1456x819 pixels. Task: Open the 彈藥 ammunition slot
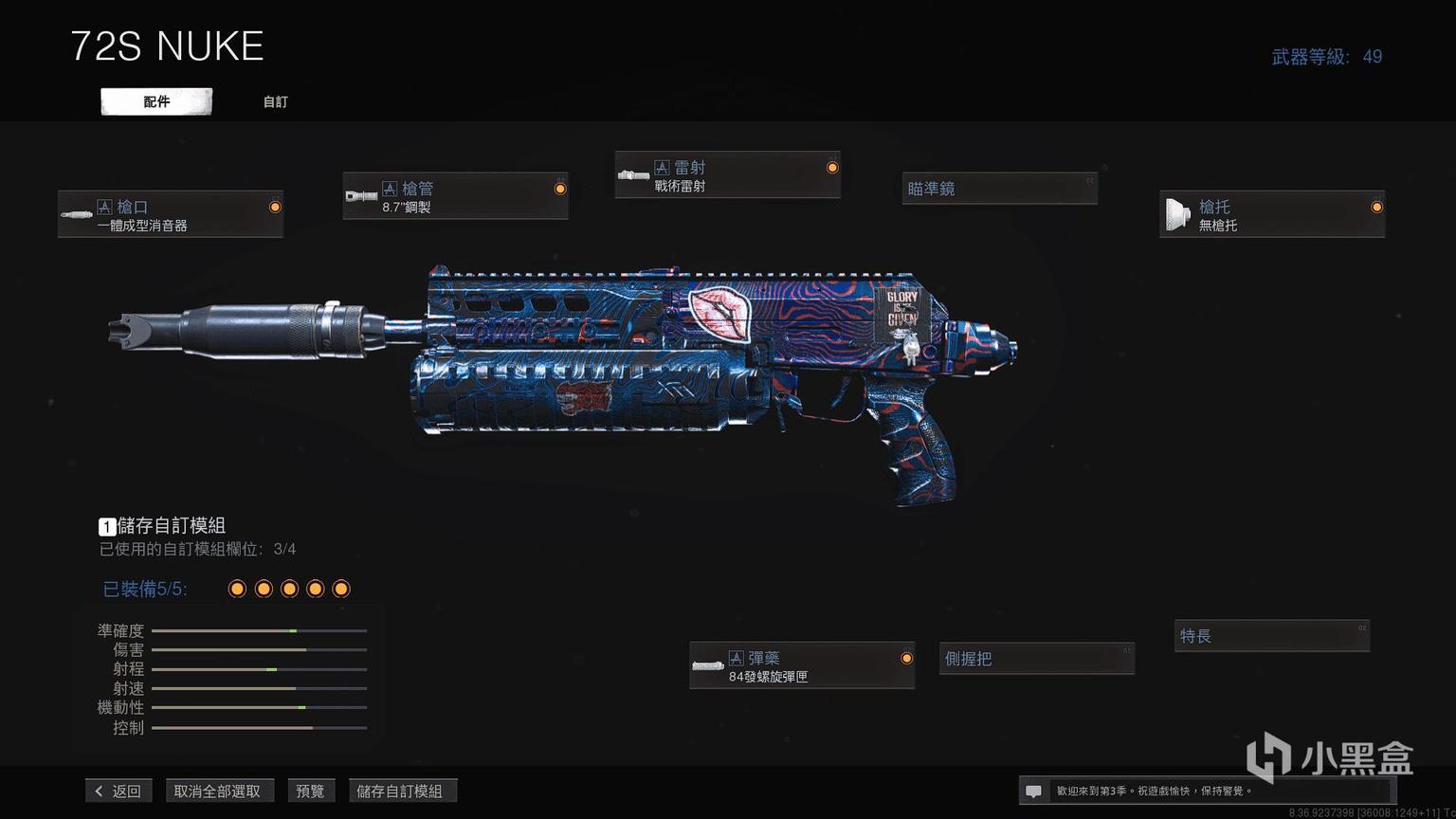pos(802,665)
